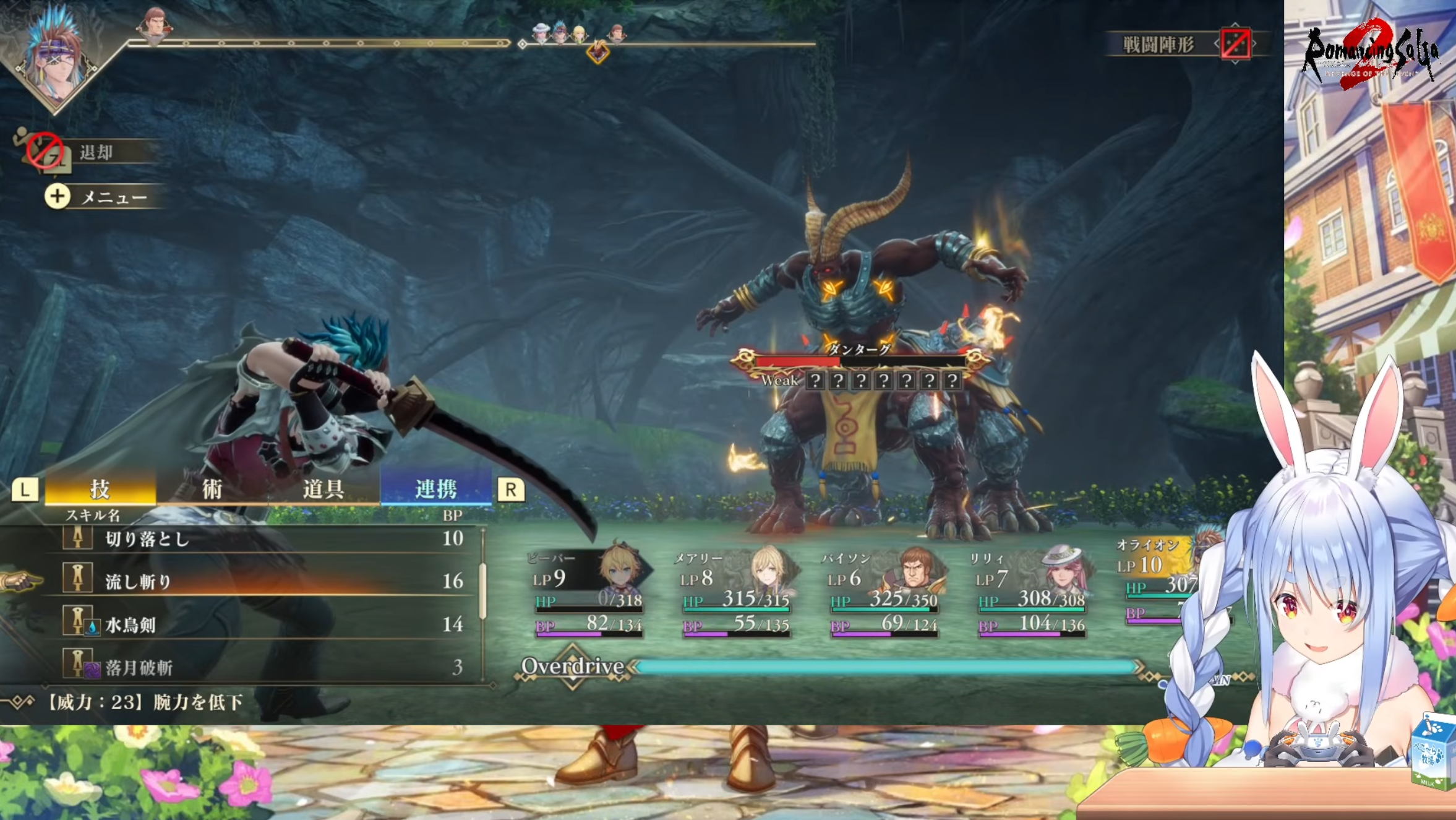The image size is (1456, 820).
Task: Click the active character portrait
Action: (x=54, y=54)
